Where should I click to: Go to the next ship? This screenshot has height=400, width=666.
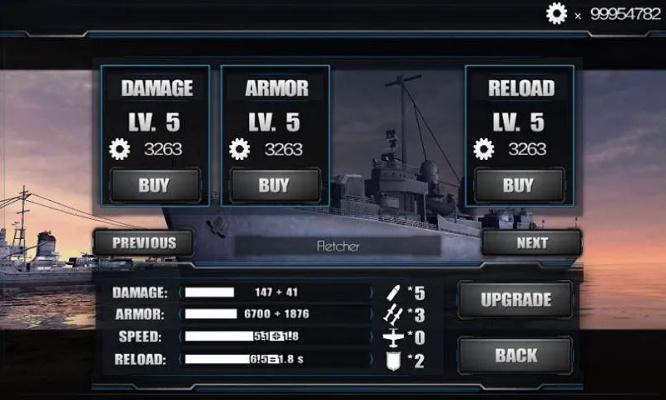[x=532, y=242]
